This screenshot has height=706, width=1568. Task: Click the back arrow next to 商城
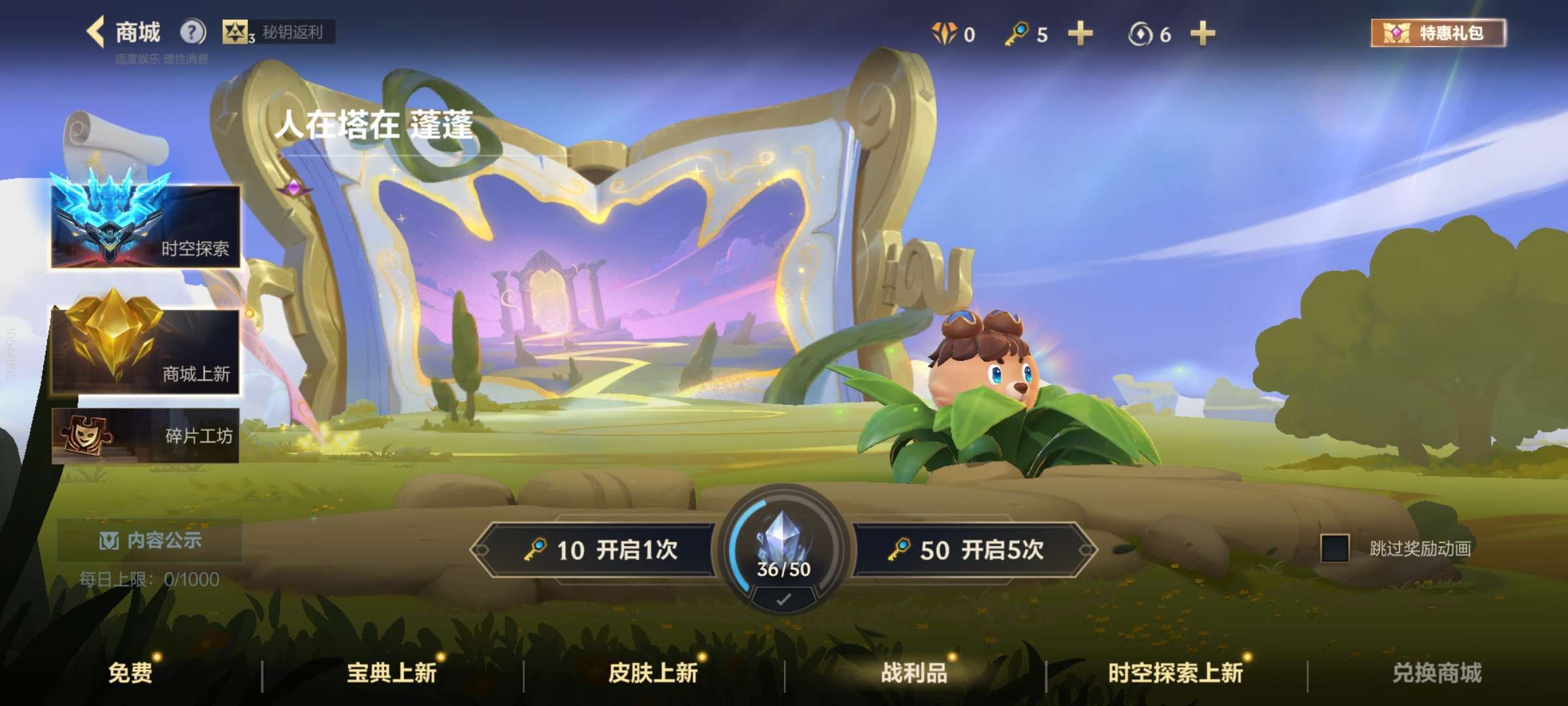[93, 29]
